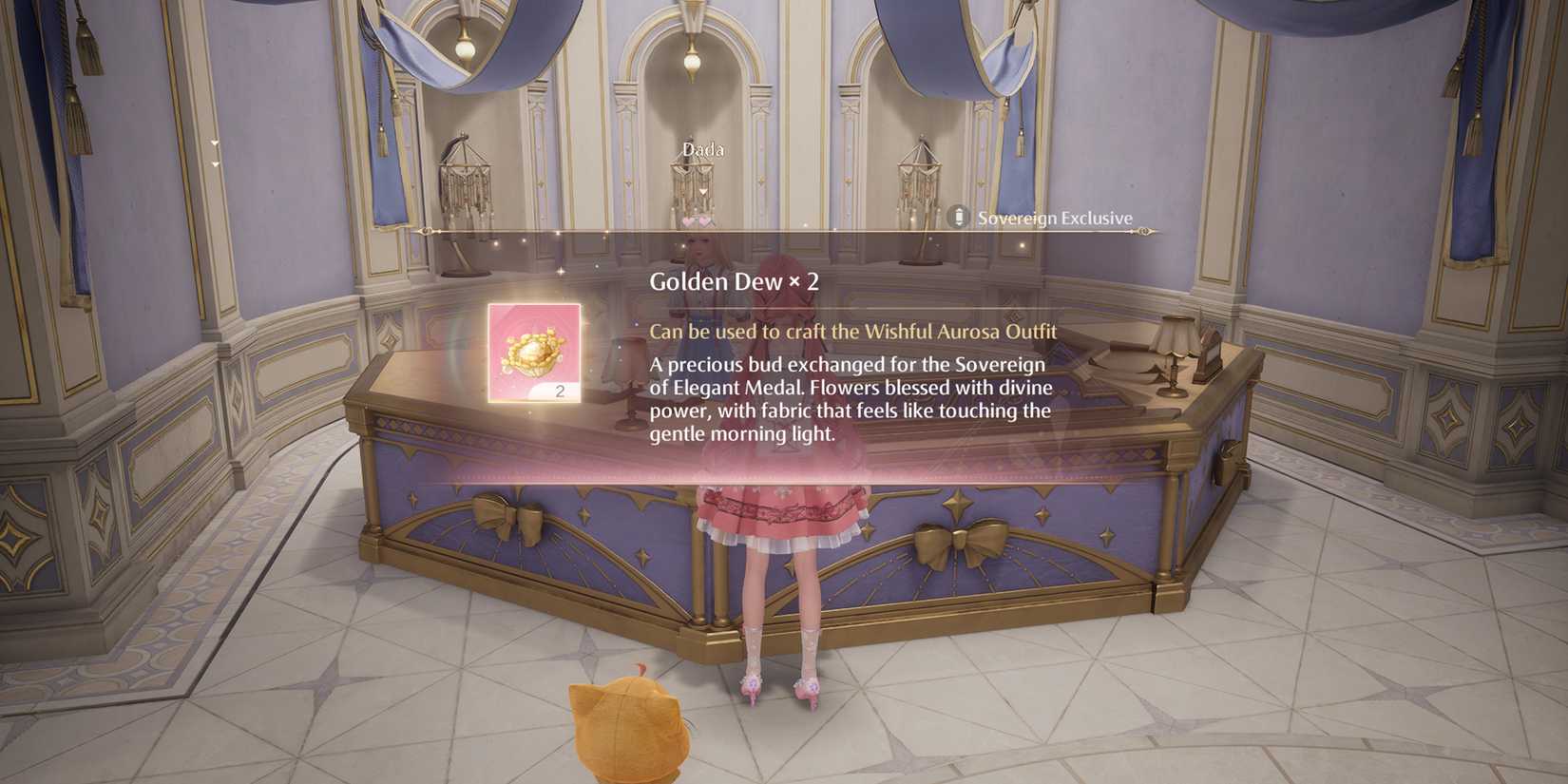
Task: Click the quantity badge showing 2
Action: pos(562,389)
